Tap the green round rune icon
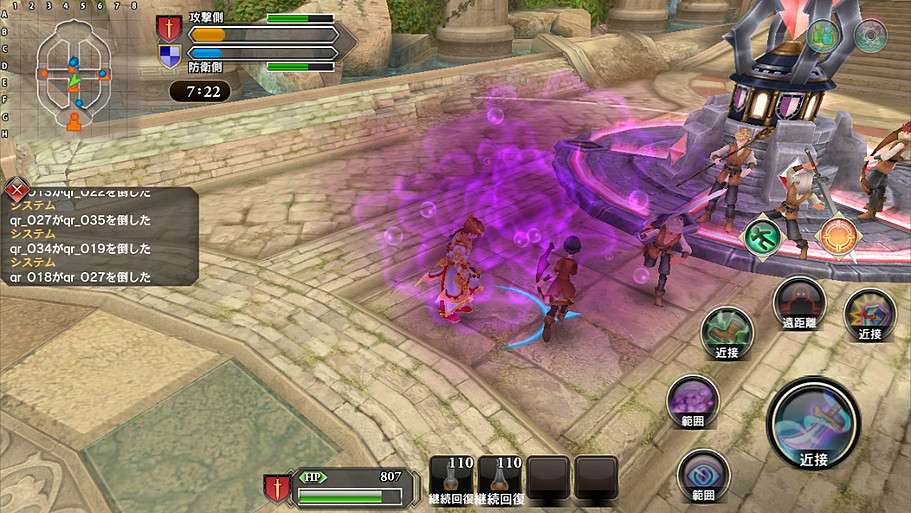 pyautogui.click(x=762, y=236)
